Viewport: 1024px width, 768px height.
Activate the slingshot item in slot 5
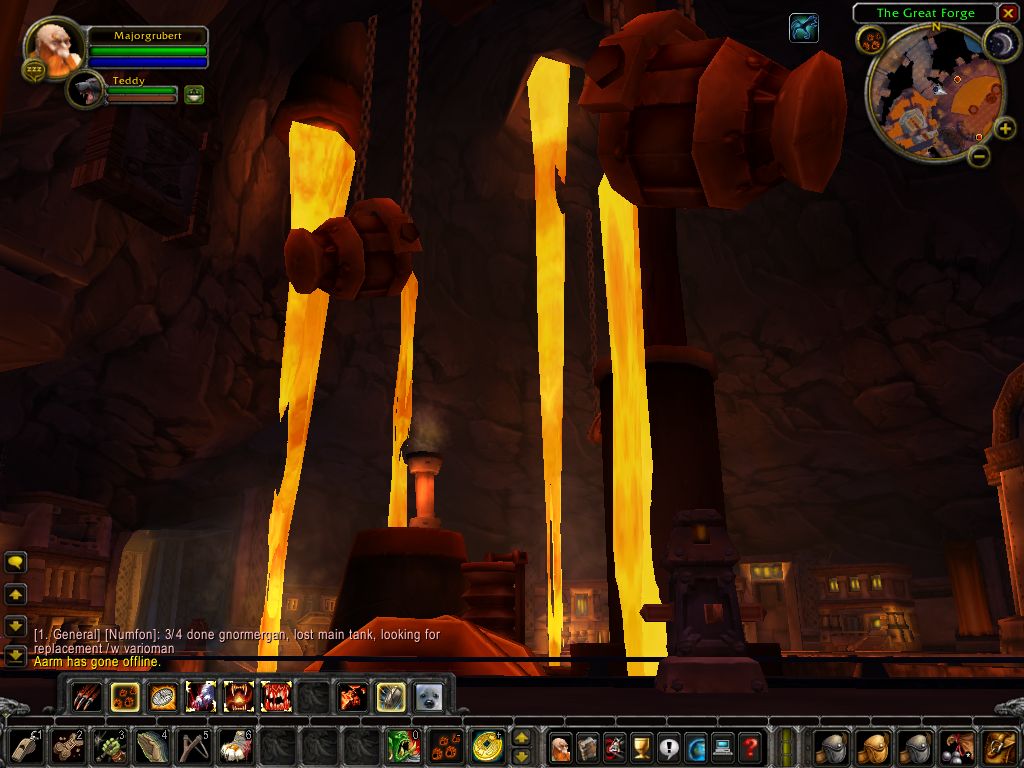pyautogui.click(x=194, y=746)
